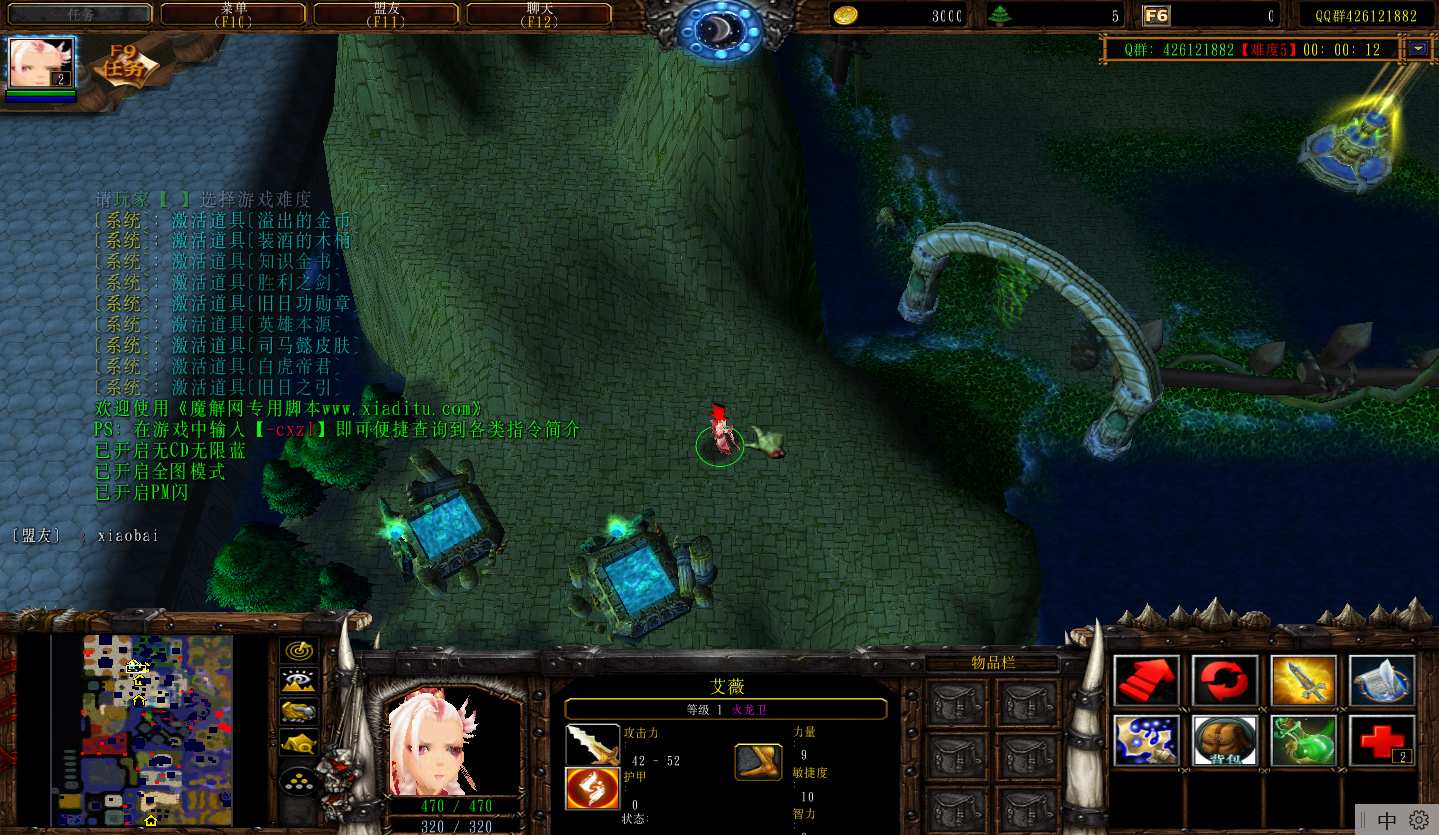Image resolution: width=1439 pixels, height=835 pixels.
Task: Open the 聊天 (F12) chat log
Action: click(539, 14)
